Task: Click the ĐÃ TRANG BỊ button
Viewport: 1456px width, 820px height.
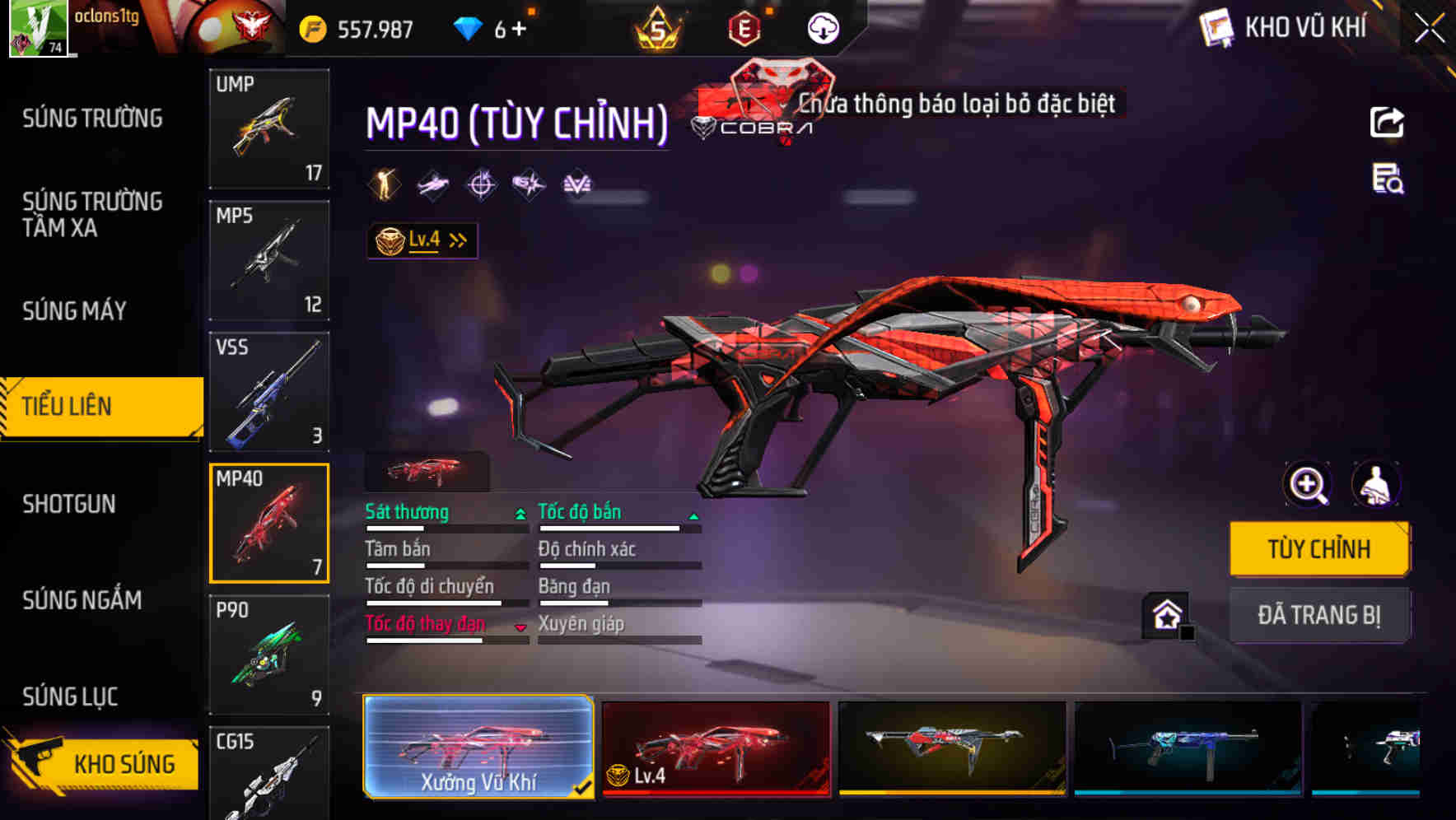Action: pyautogui.click(x=1319, y=614)
